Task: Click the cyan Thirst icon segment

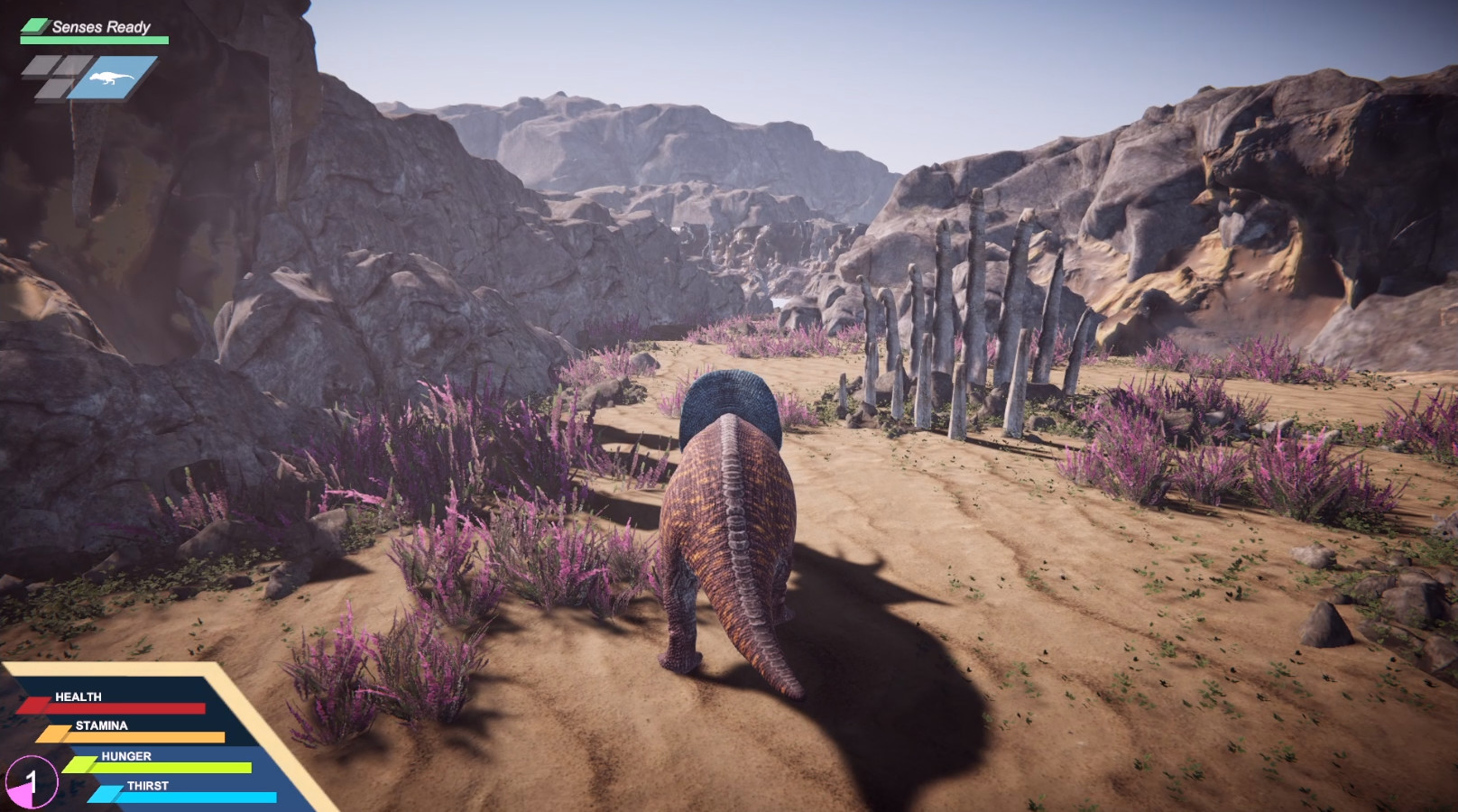Action: (106, 793)
